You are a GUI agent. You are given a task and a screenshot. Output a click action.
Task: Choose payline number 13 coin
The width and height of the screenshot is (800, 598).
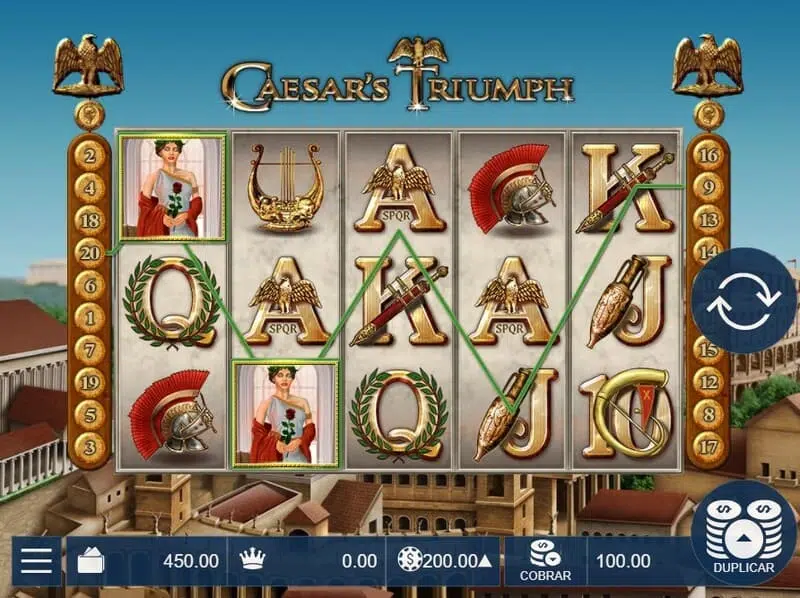(709, 219)
